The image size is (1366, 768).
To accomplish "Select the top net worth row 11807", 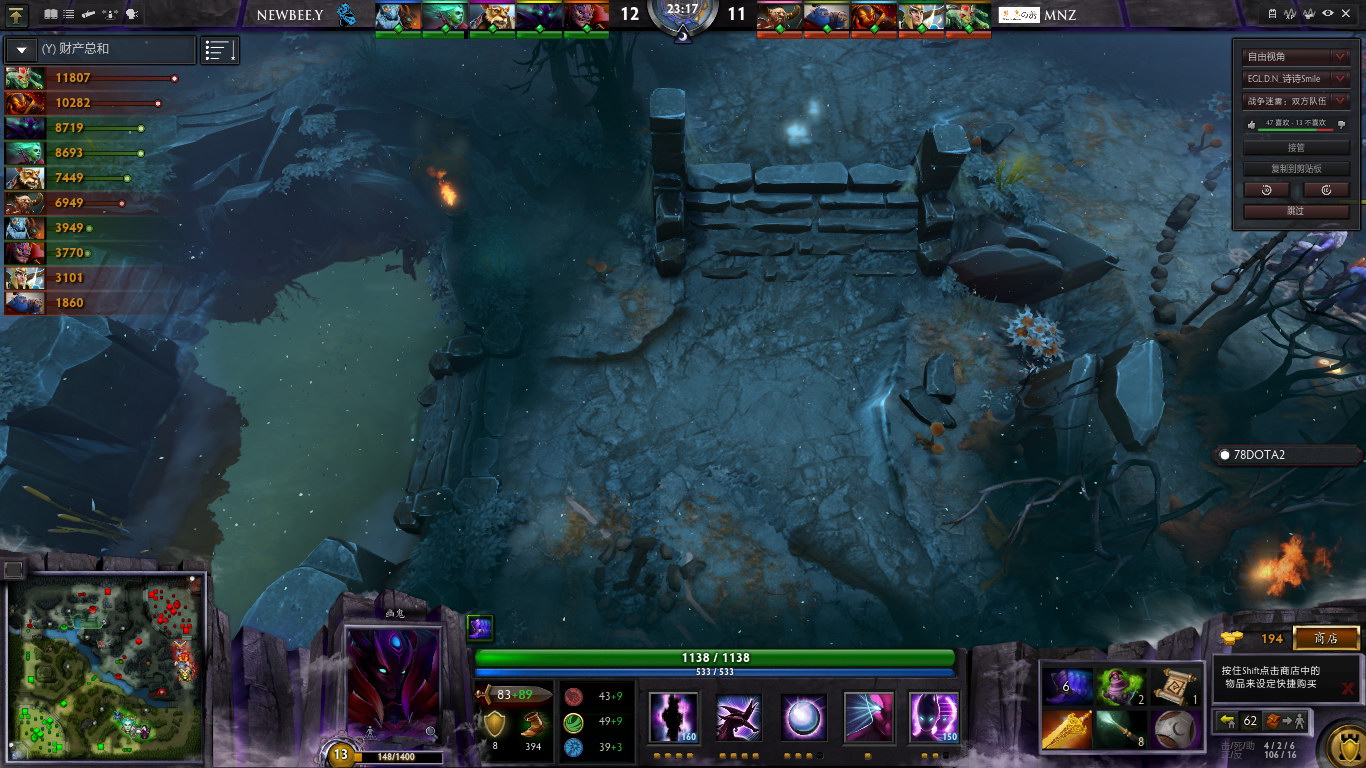I will click(x=90, y=77).
